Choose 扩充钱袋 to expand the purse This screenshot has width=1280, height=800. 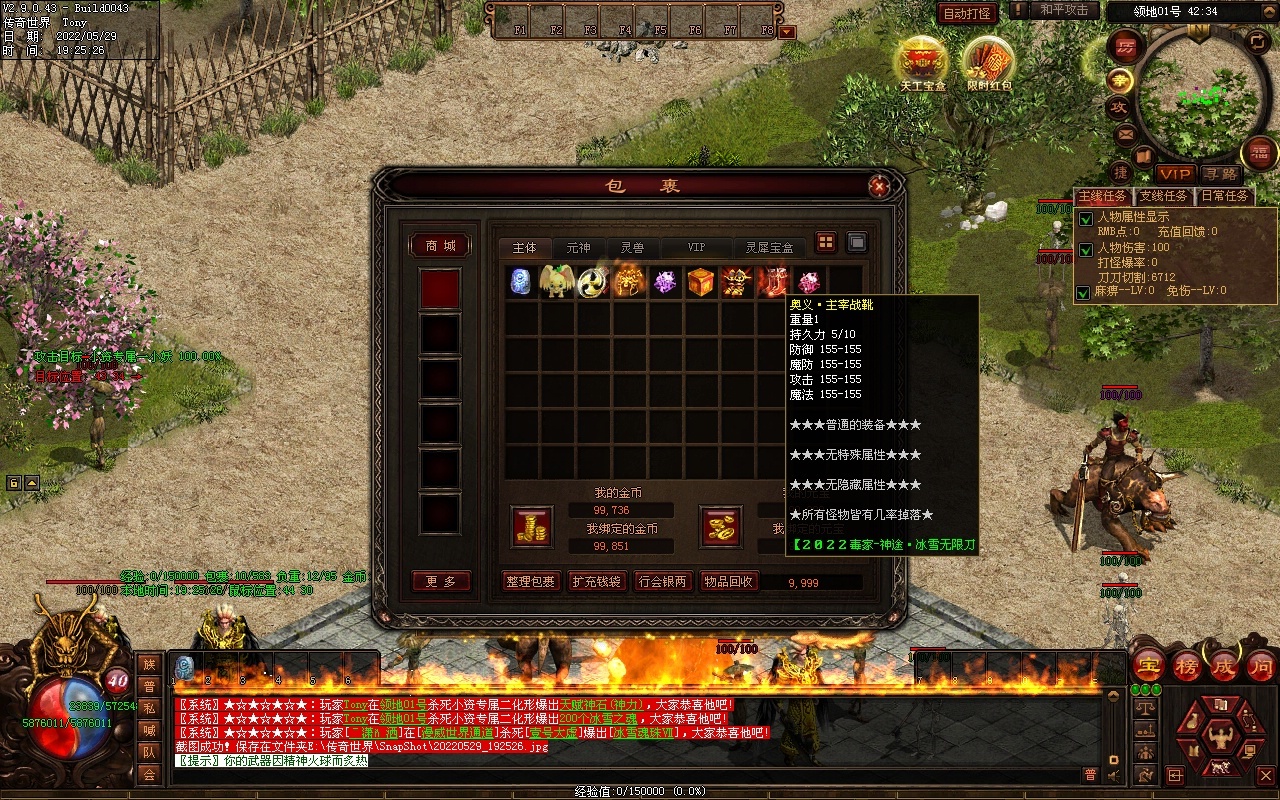(597, 581)
